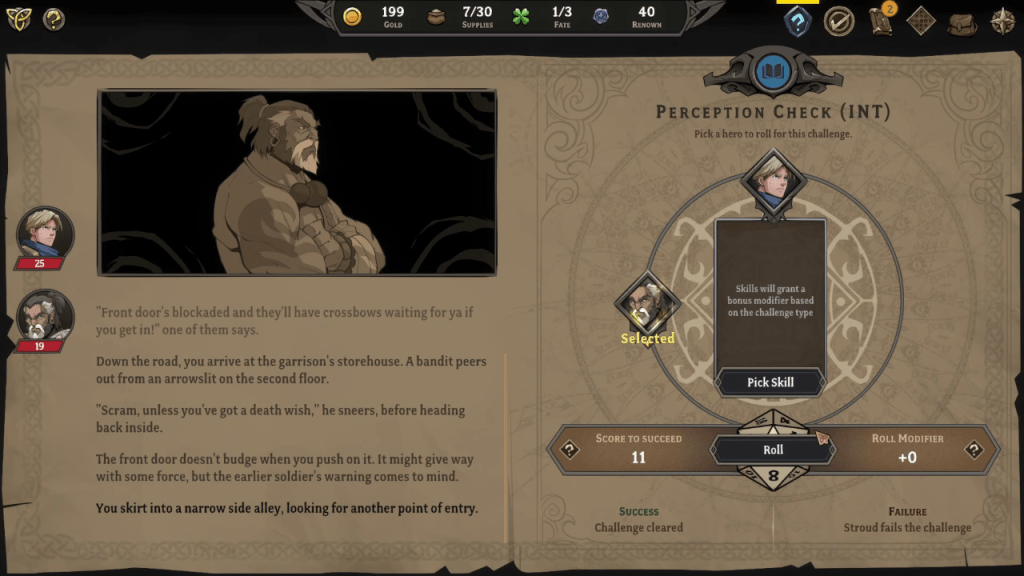
Task: Open the diamond grid icon
Action: 921,21
